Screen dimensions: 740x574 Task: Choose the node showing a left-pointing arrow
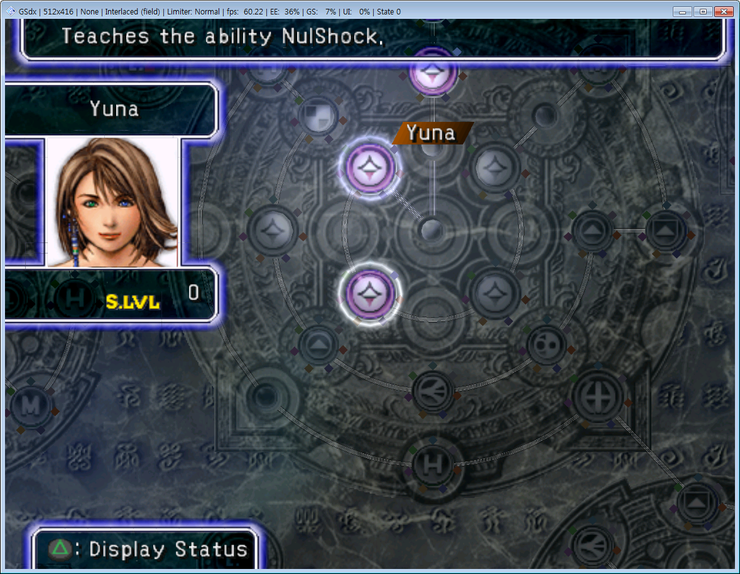coord(431,385)
